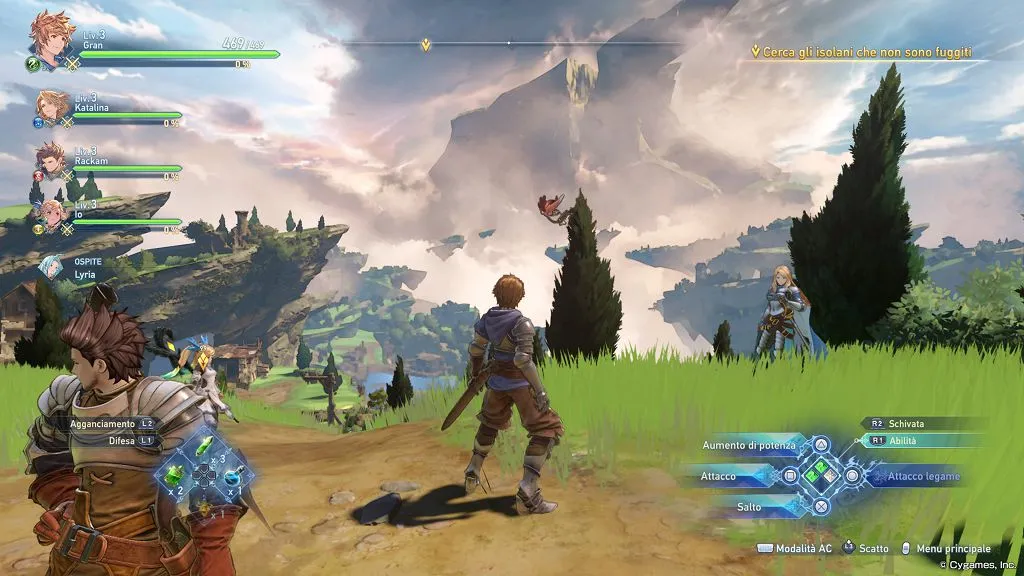Open the objective "Cerca gli isolani che non sono fuggiti"

(x=866, y=52)
